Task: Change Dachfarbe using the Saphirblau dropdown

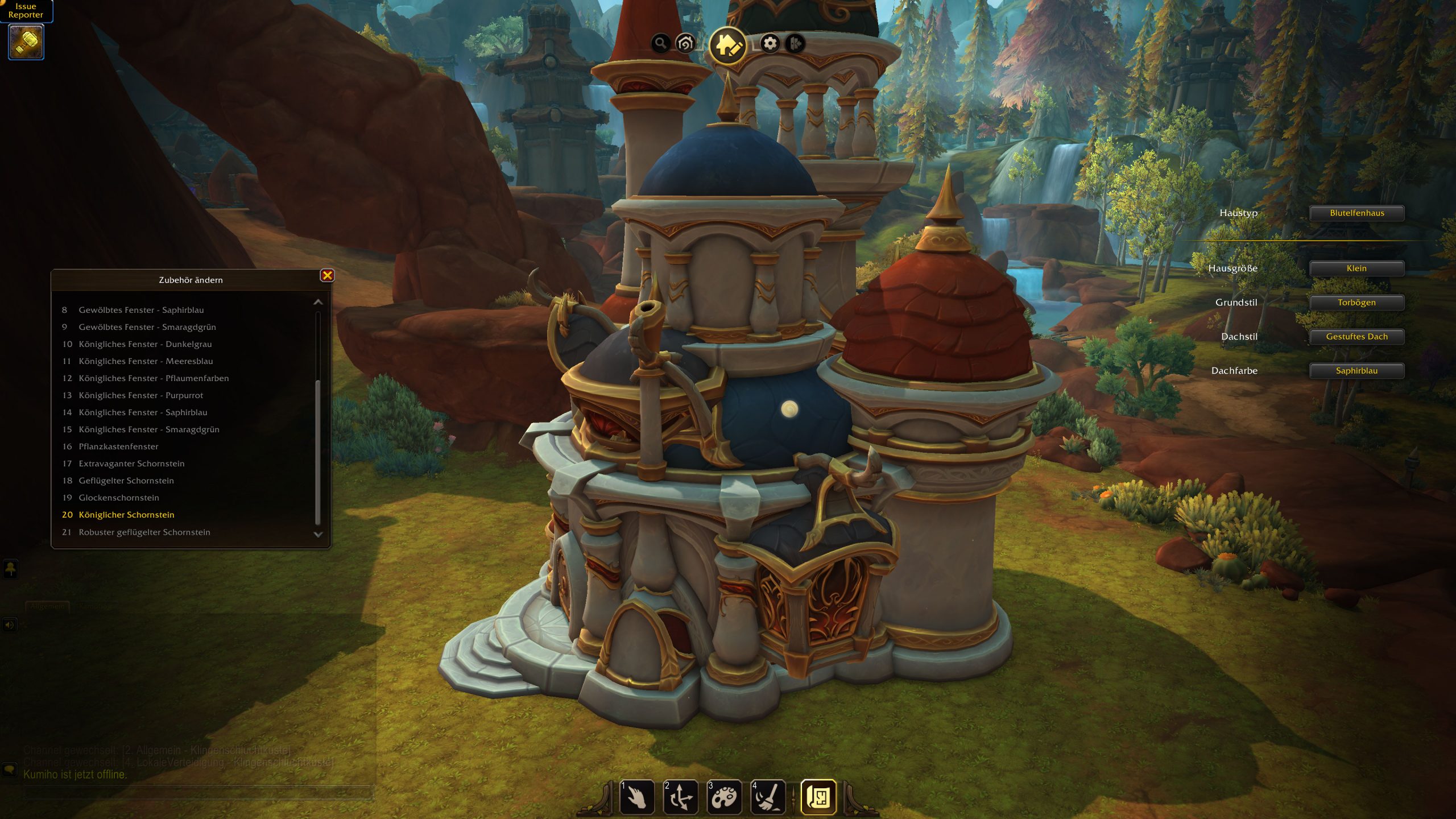Action: [1356, 371]
